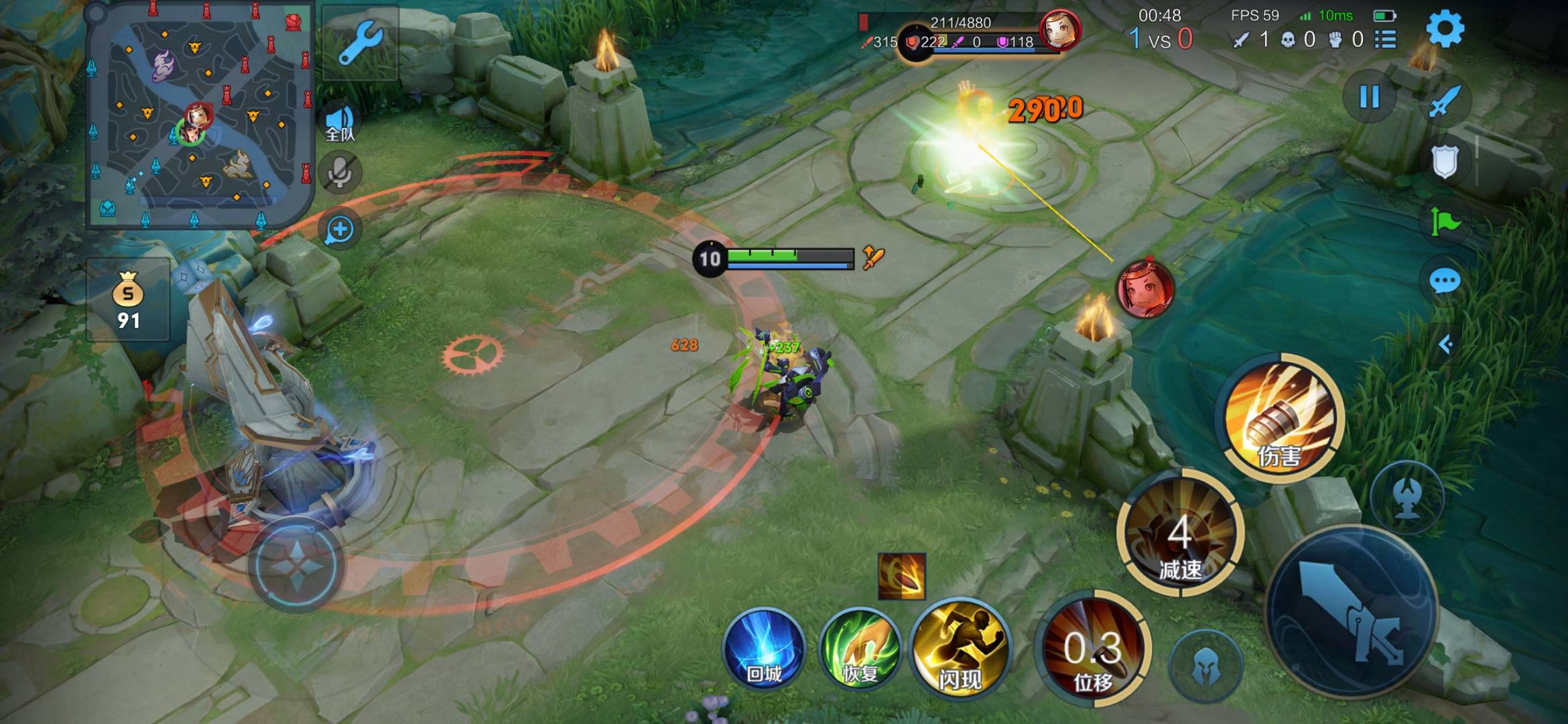
Task: Open the quick chat plus bubble
Action: point(340,229)
